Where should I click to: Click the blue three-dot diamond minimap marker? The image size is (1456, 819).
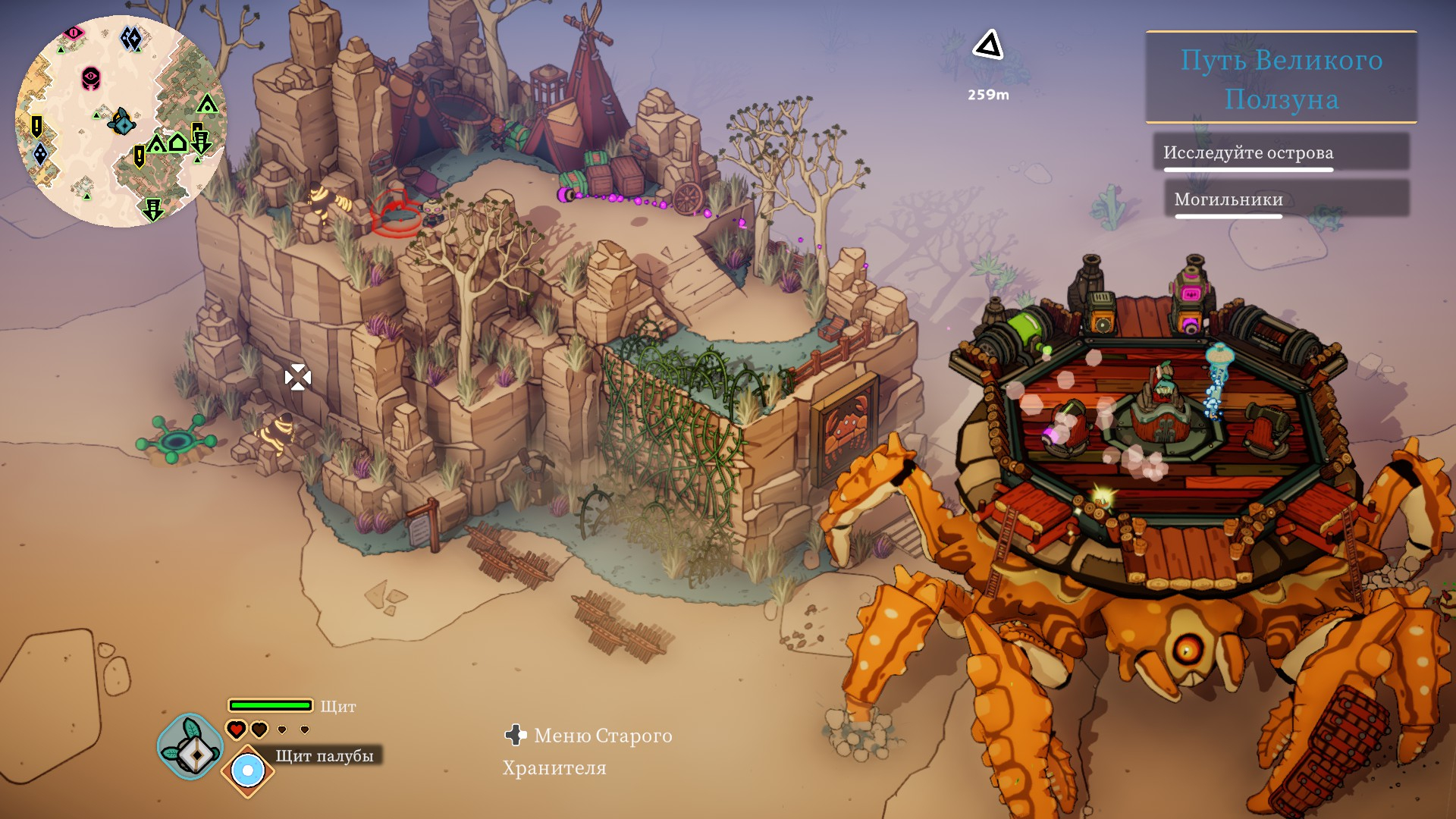[40, 154]
